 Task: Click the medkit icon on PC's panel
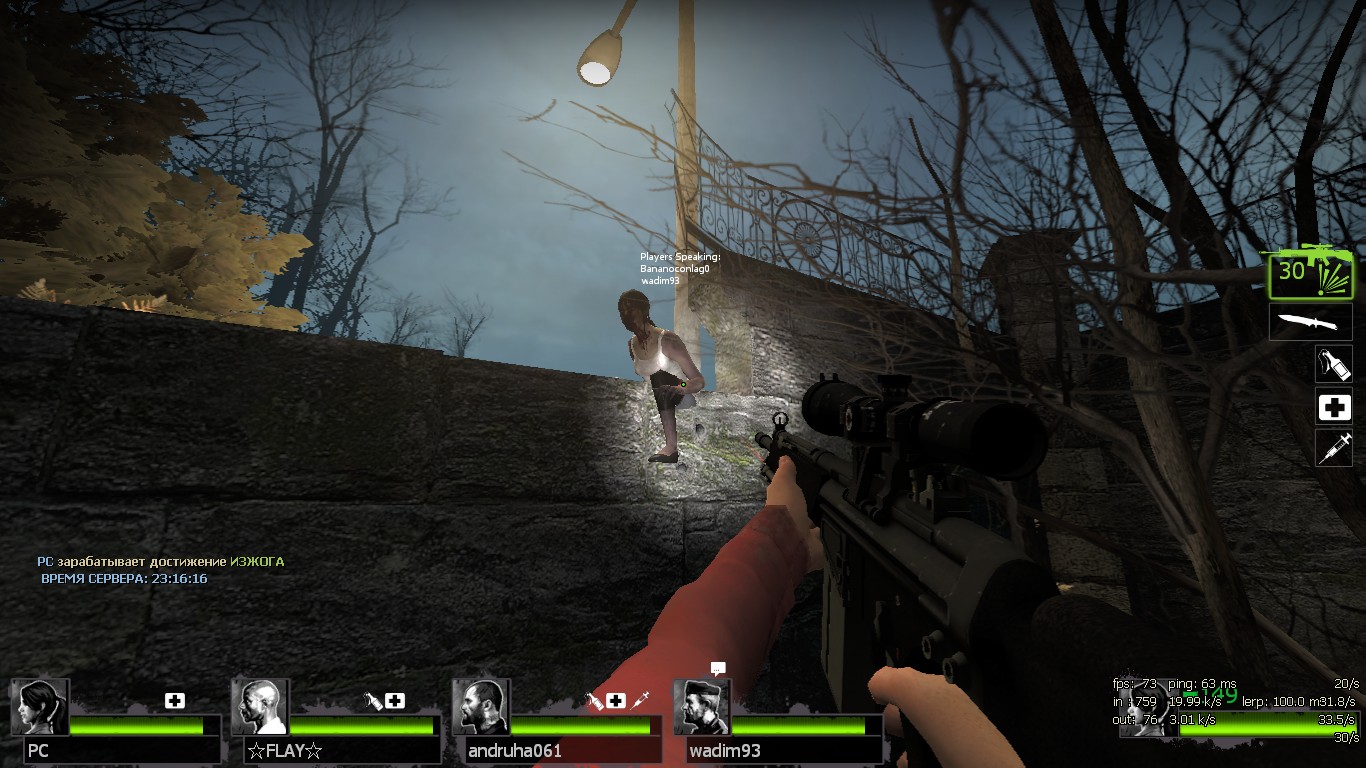click(175, 701)
